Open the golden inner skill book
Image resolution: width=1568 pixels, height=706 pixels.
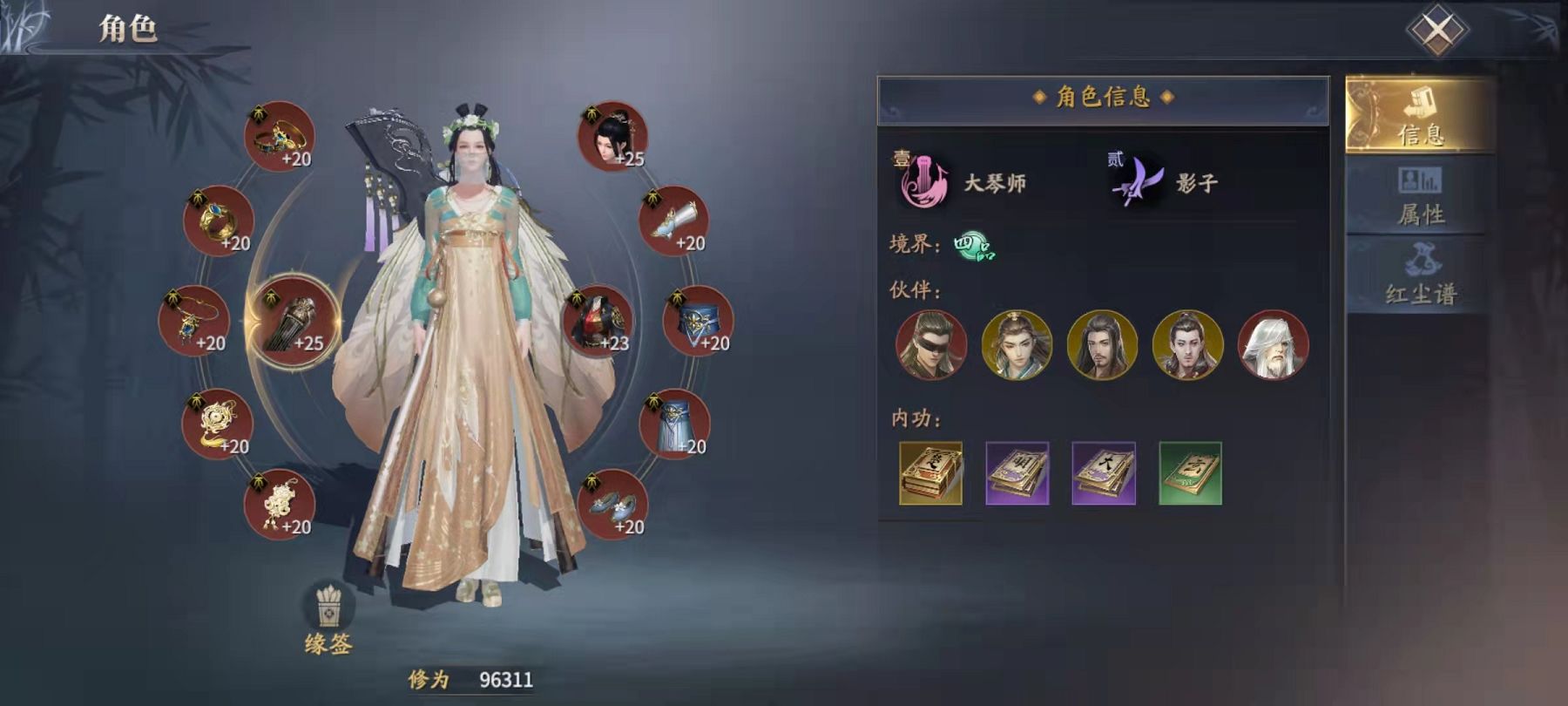point(930,473)
